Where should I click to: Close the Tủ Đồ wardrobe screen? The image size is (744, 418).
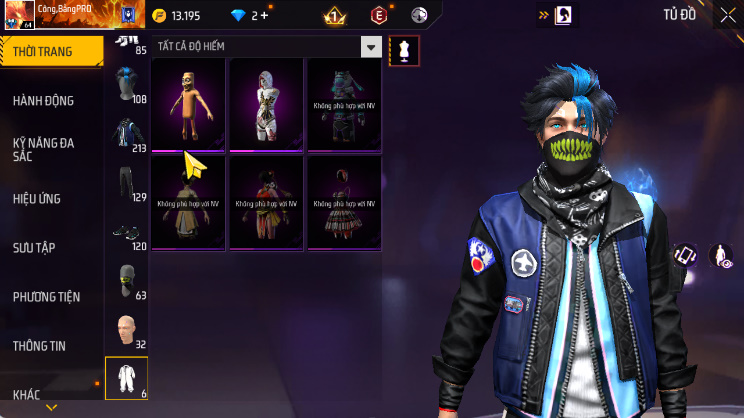726,15
